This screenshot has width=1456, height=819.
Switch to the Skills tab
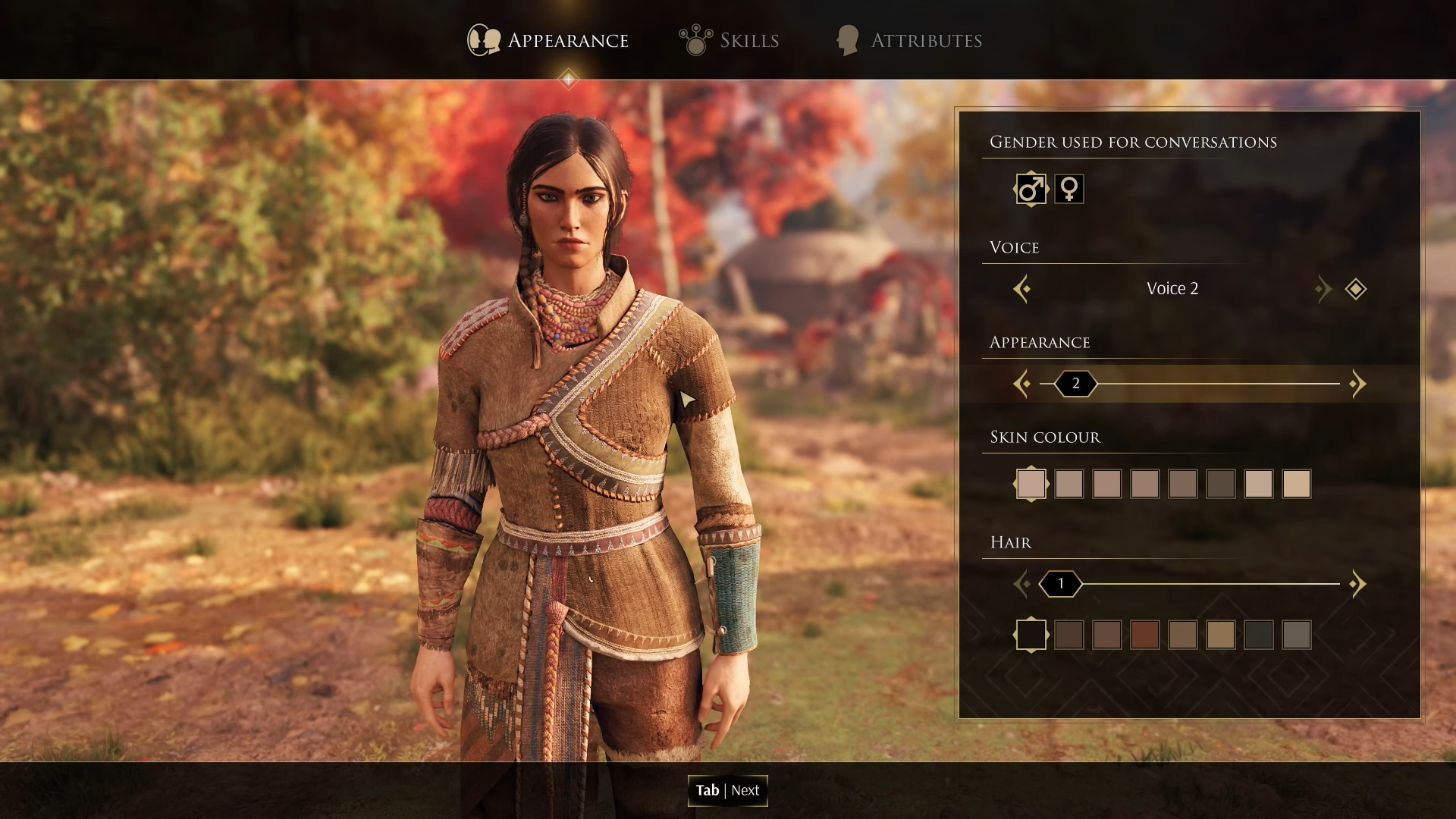pos(730,40)
